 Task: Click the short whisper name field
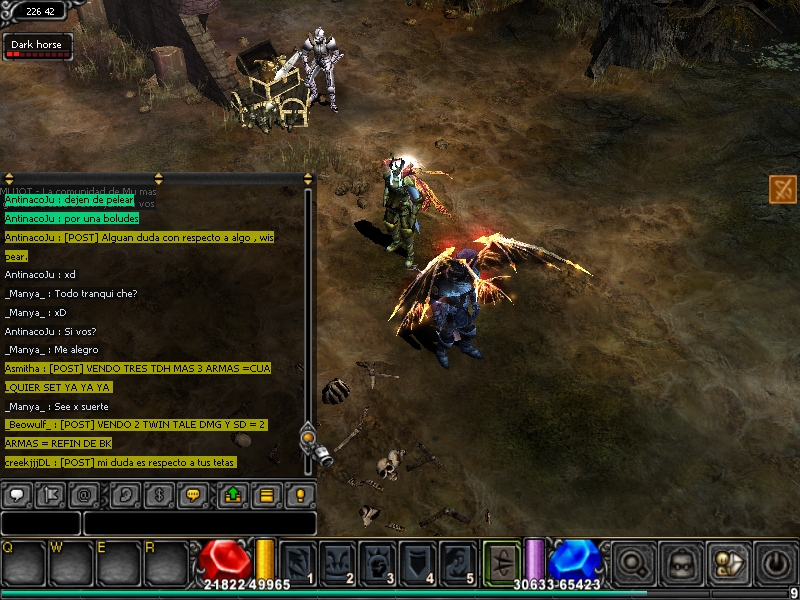pos(40,523)
